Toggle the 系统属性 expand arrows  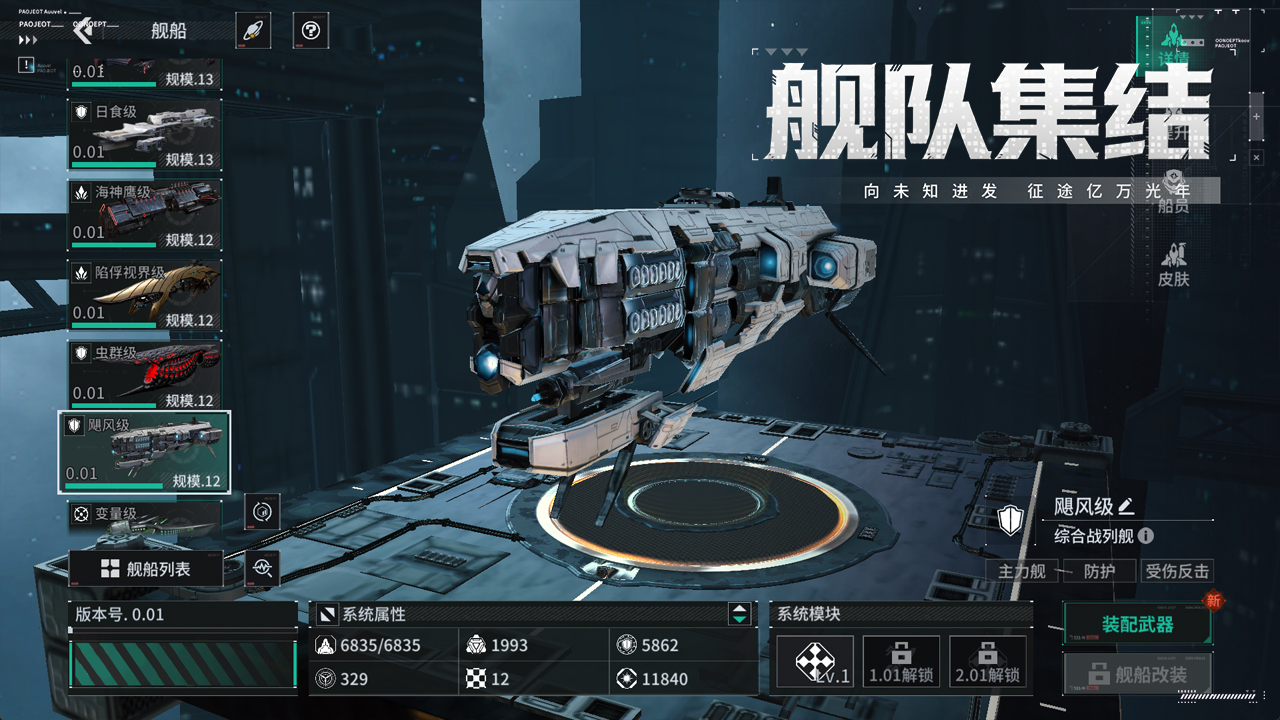[739, 614]
